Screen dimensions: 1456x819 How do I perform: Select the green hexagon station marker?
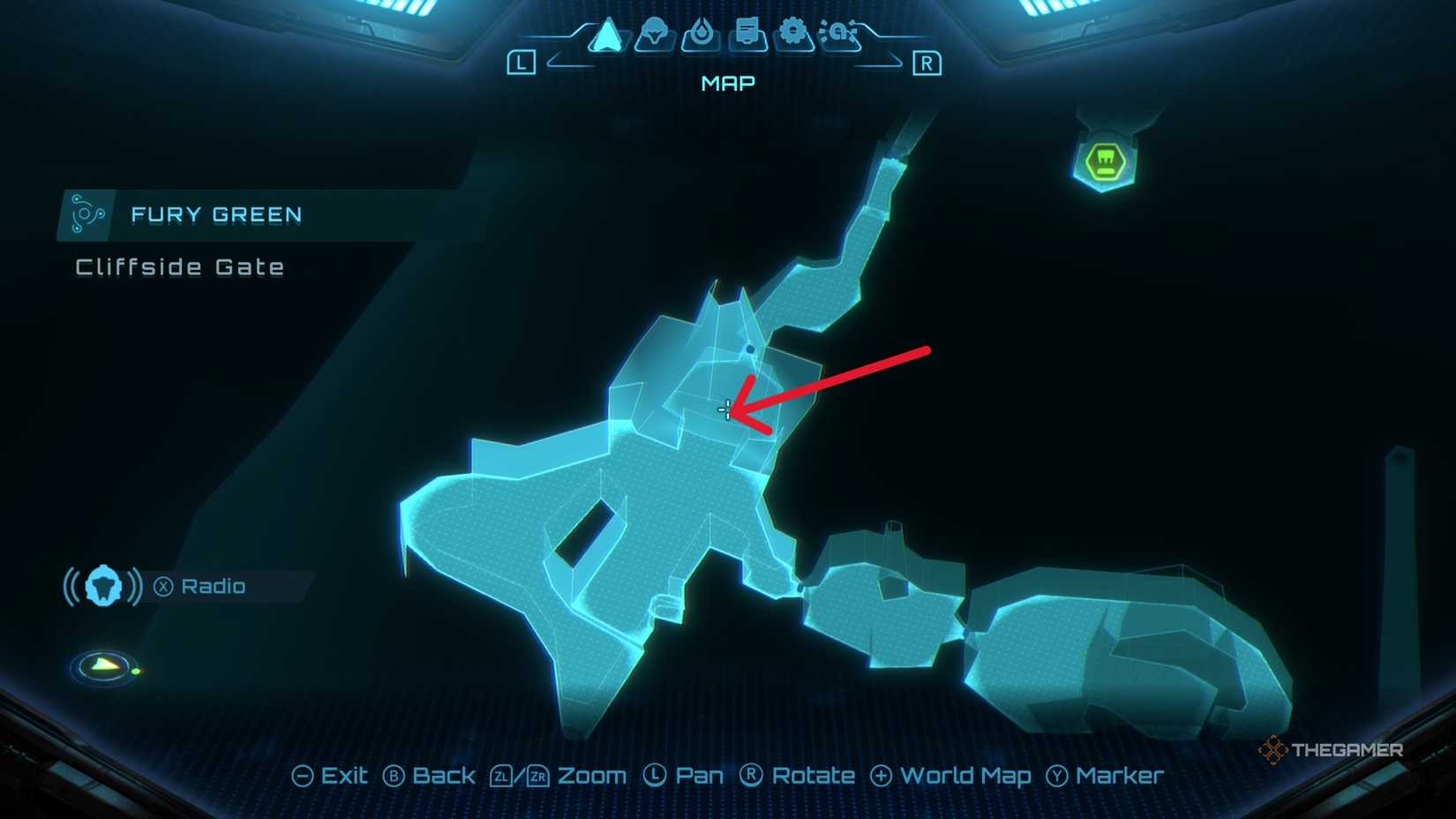point(1106,163)
